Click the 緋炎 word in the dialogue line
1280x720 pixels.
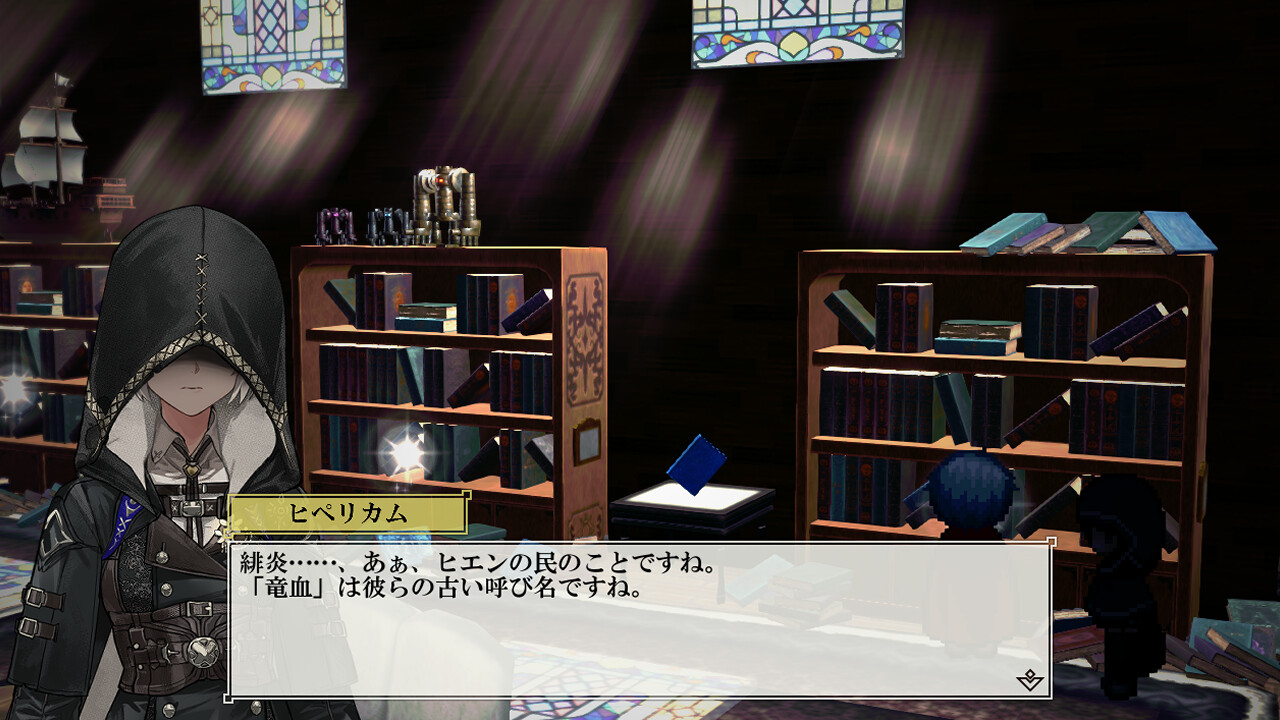(262, 563)
